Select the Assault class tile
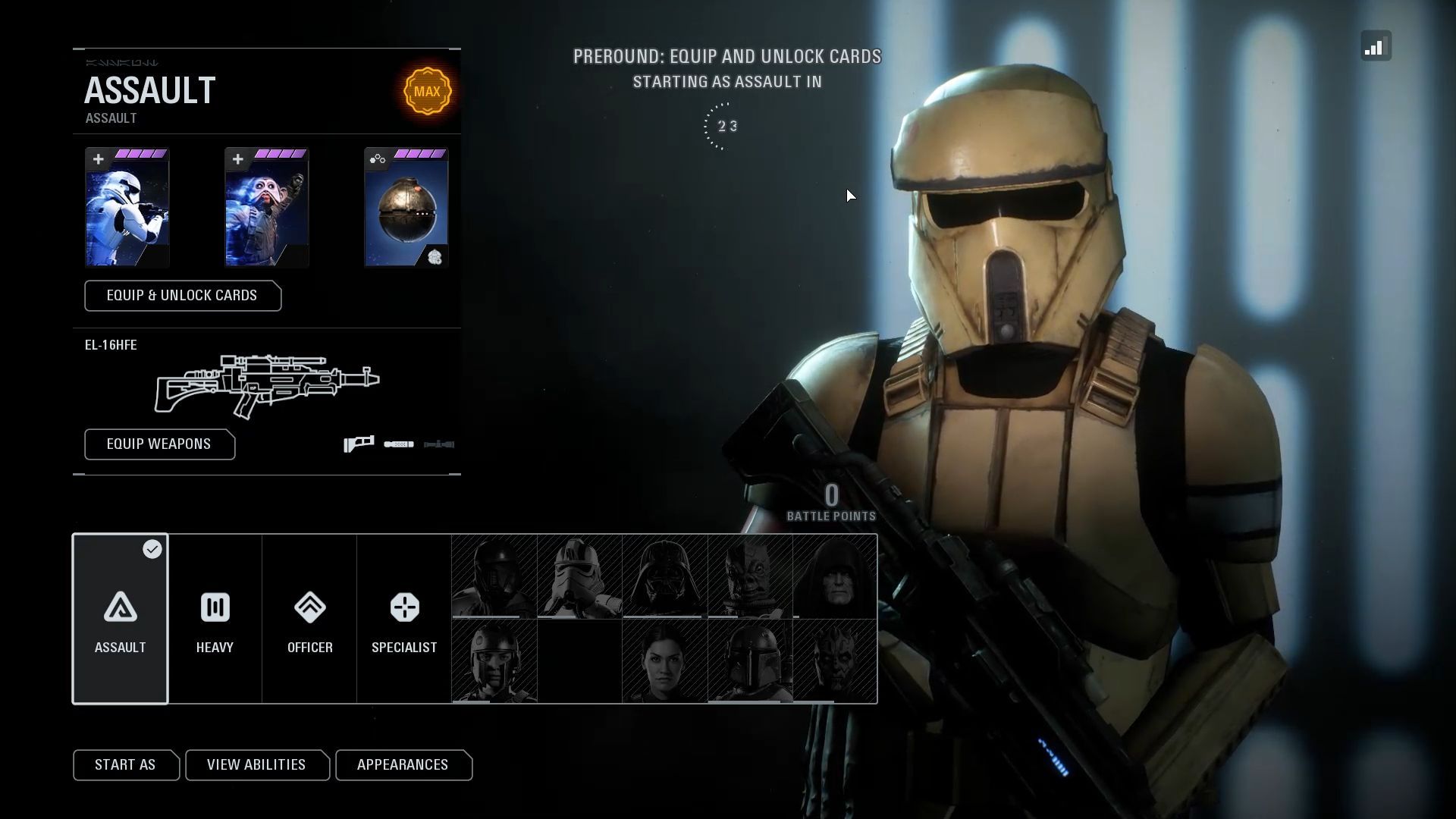 pyautogui.click(x=120, y=619)
